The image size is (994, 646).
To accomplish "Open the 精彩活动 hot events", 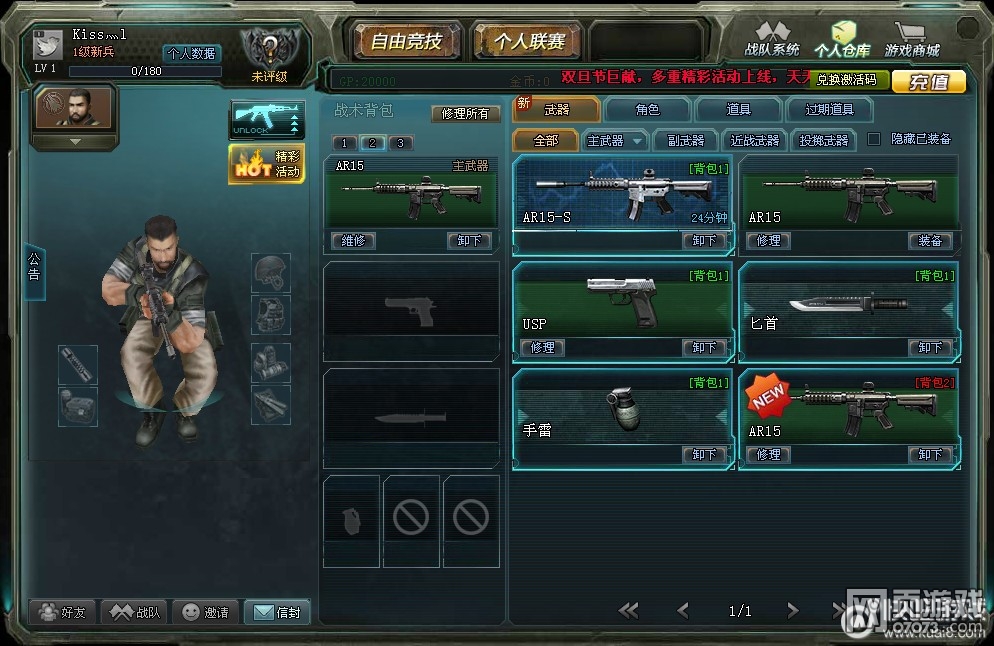I will [267, 164].
